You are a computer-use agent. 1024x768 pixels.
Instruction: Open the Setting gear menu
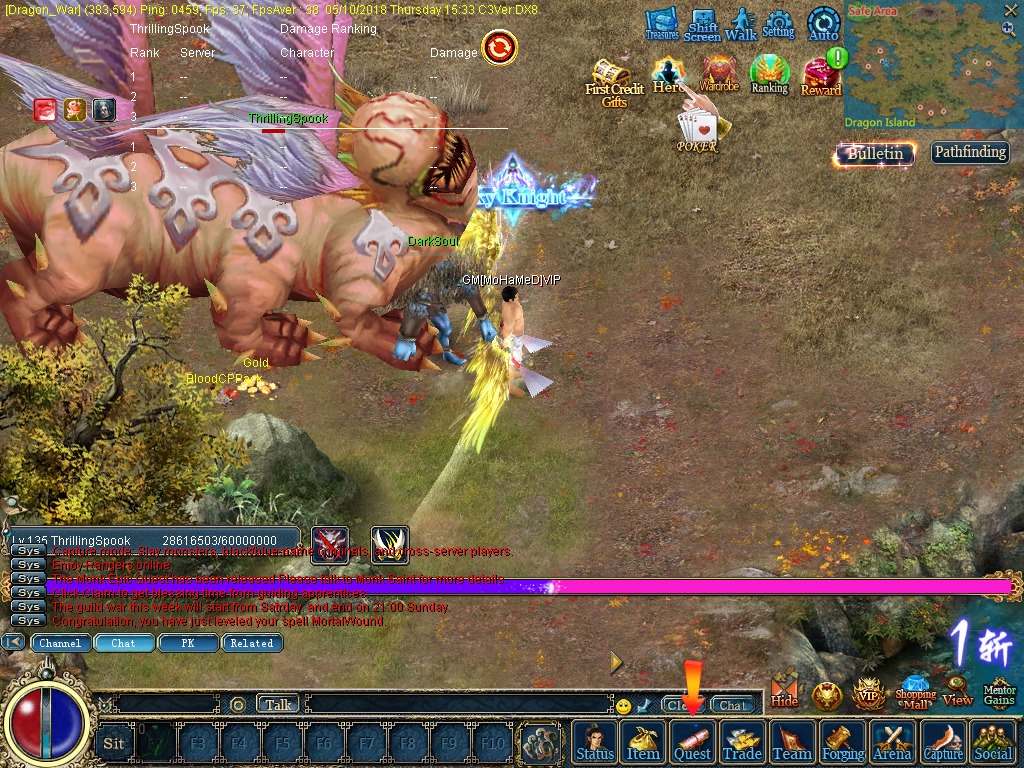(778, 24)
